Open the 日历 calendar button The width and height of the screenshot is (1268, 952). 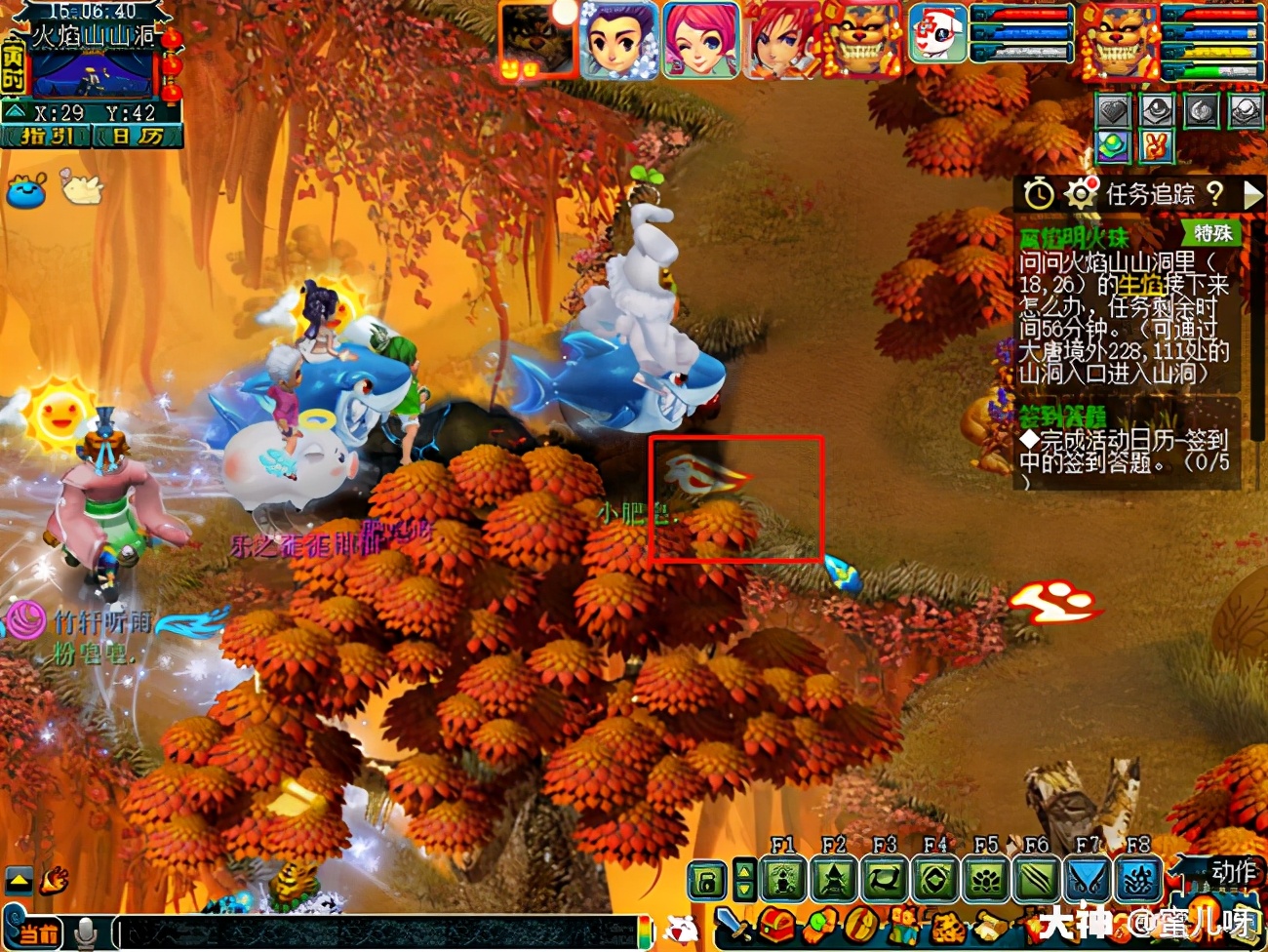coord(138,137)
